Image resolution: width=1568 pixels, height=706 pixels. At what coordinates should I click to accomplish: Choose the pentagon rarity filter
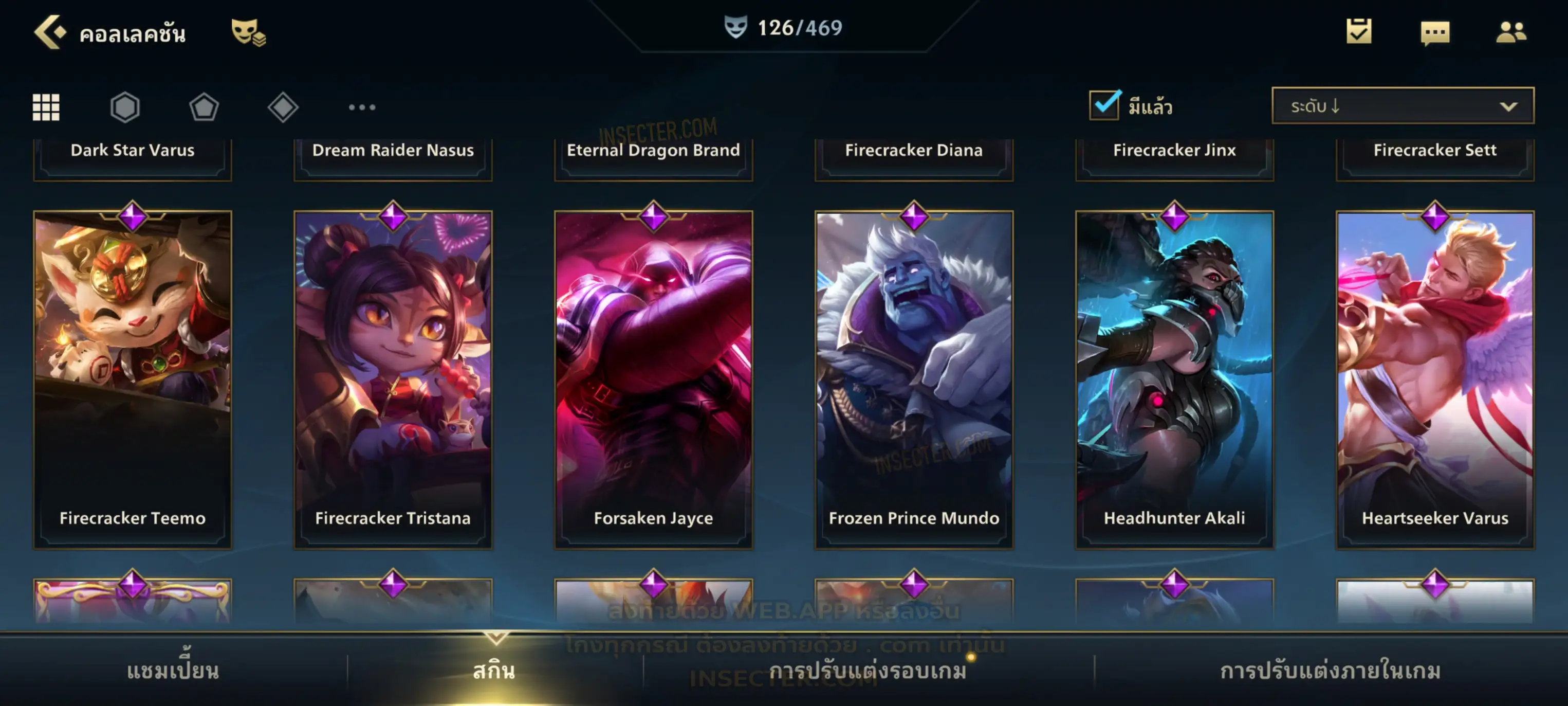click(204, 107)
